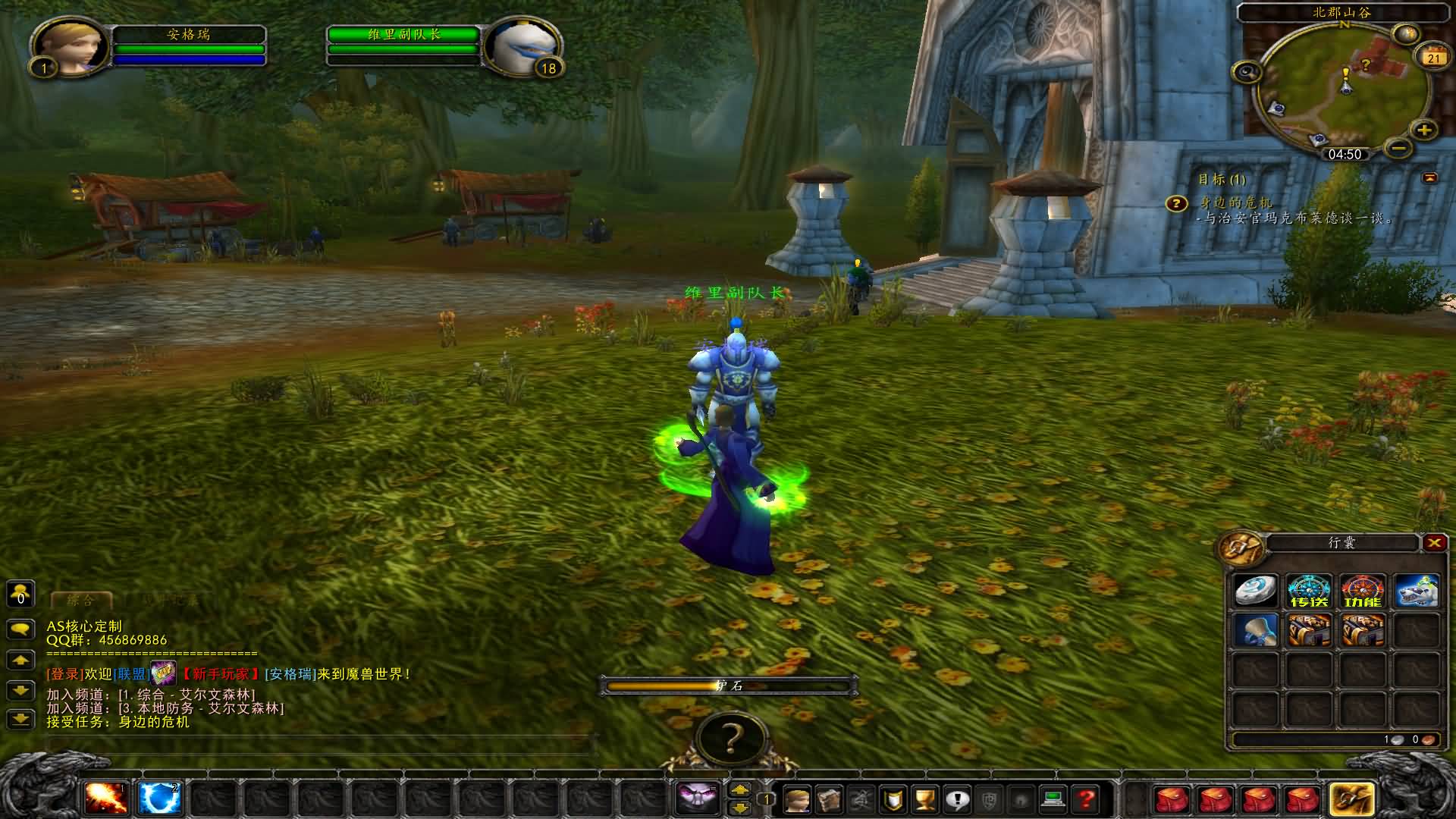The height and width of the screenshot is (819, 1456).
Task: Toggle the golden backpack button
Action: tap(1352, 799)
